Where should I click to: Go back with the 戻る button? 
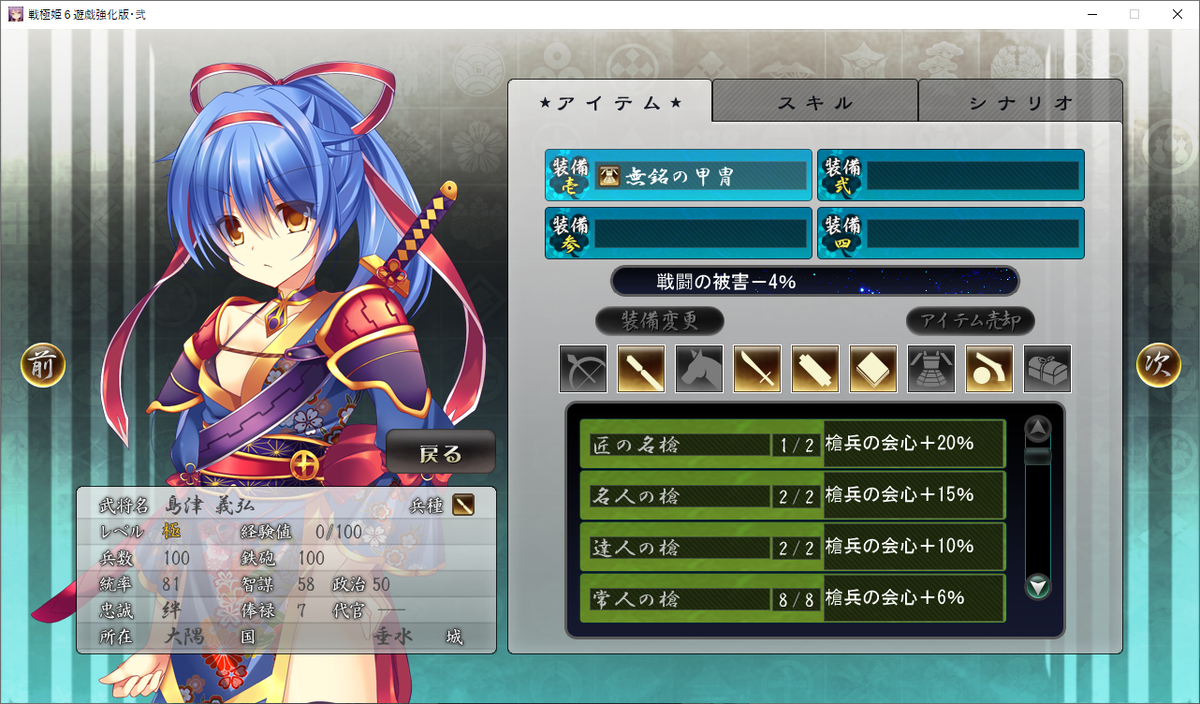441,453
